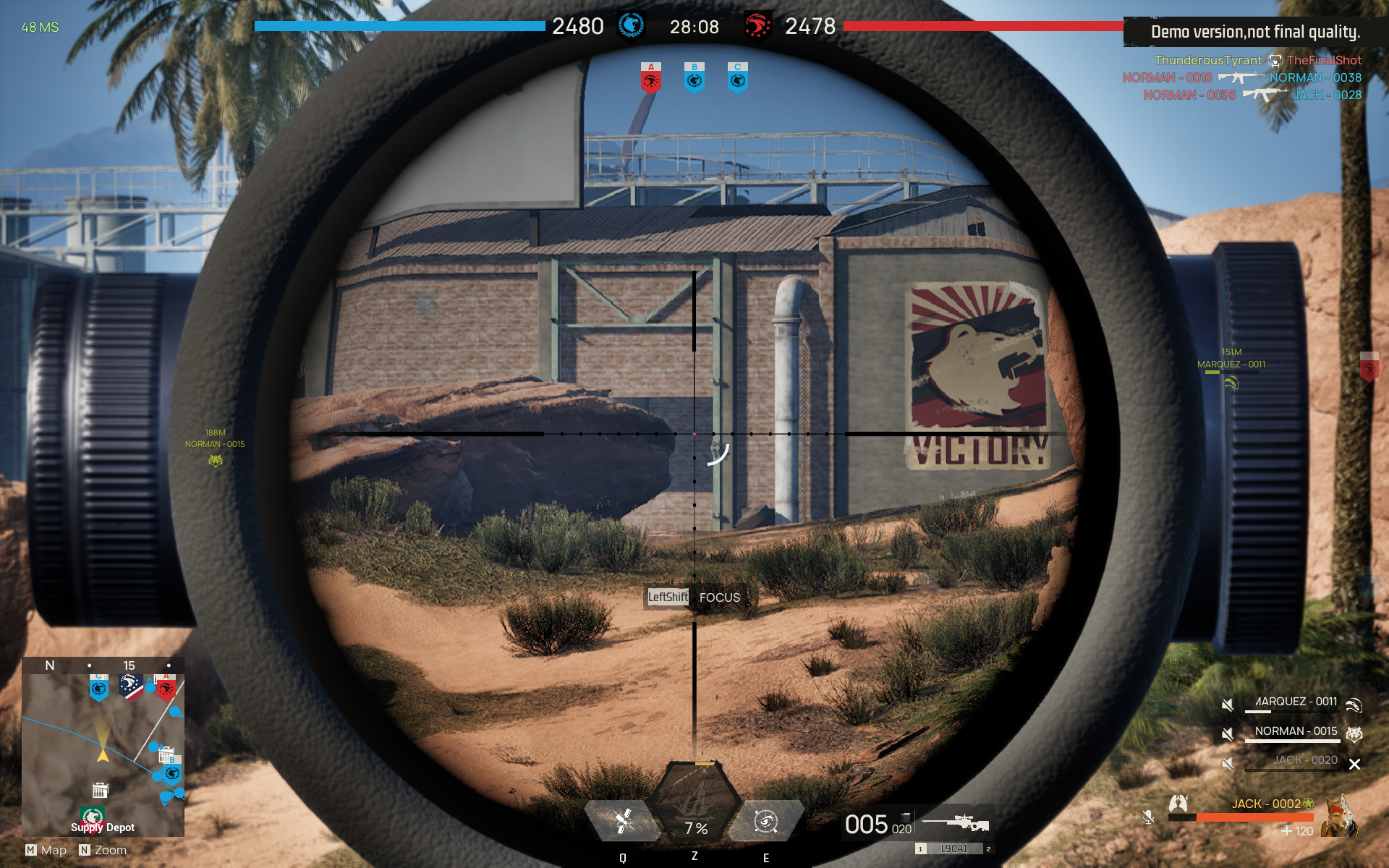Activate the satellite strike ability
Viewport: 1389px width, 868px height.
pos(622,821)
